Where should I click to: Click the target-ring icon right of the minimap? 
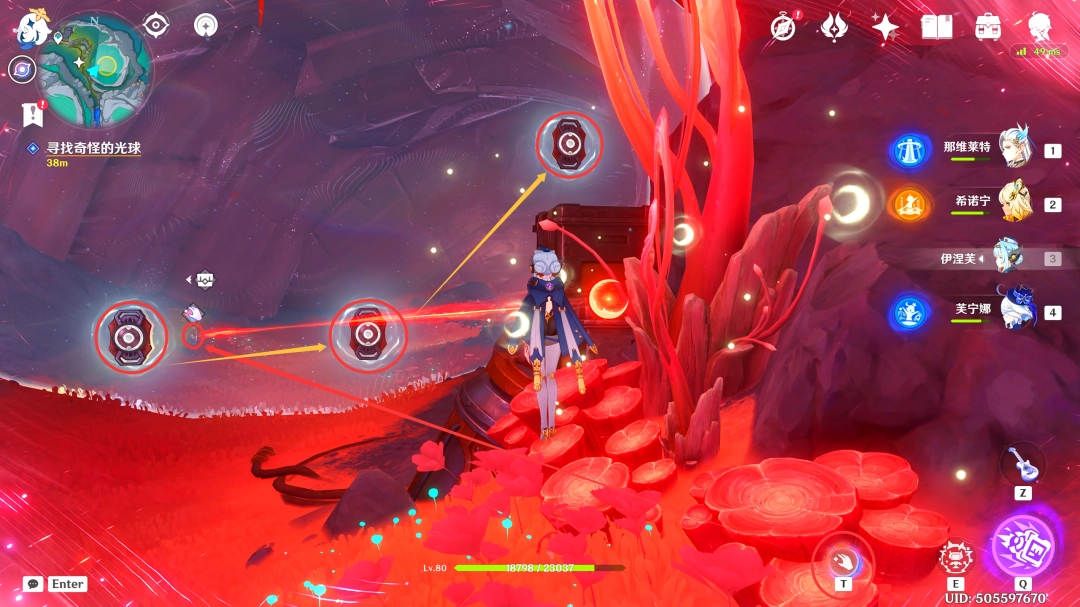(x=156, y=25)
